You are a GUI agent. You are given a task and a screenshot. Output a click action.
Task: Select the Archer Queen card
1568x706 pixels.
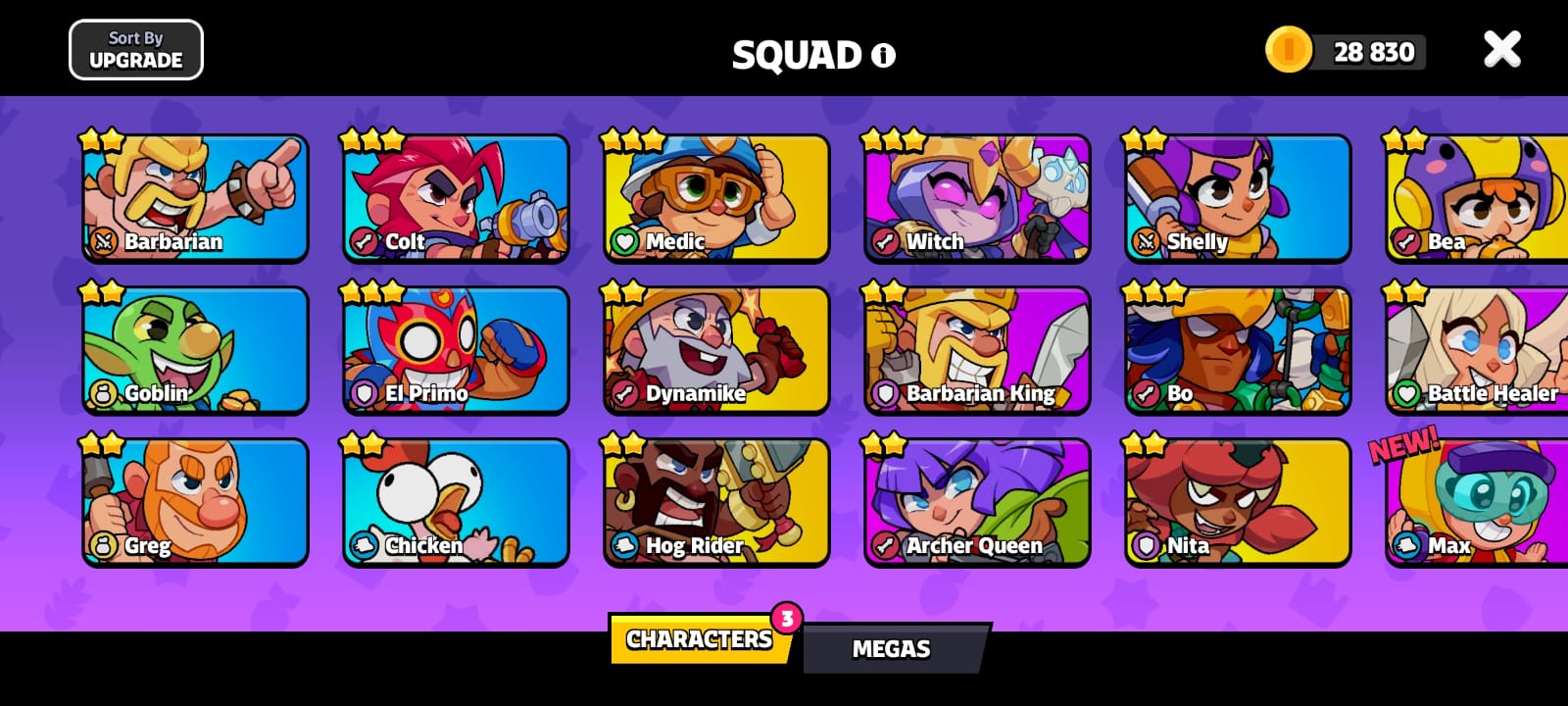coord(976,501)
